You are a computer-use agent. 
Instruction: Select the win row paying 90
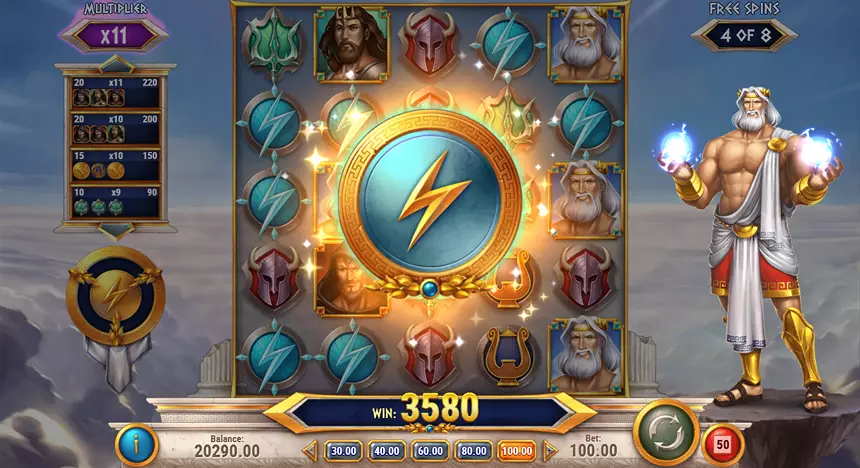coord(117,199)
